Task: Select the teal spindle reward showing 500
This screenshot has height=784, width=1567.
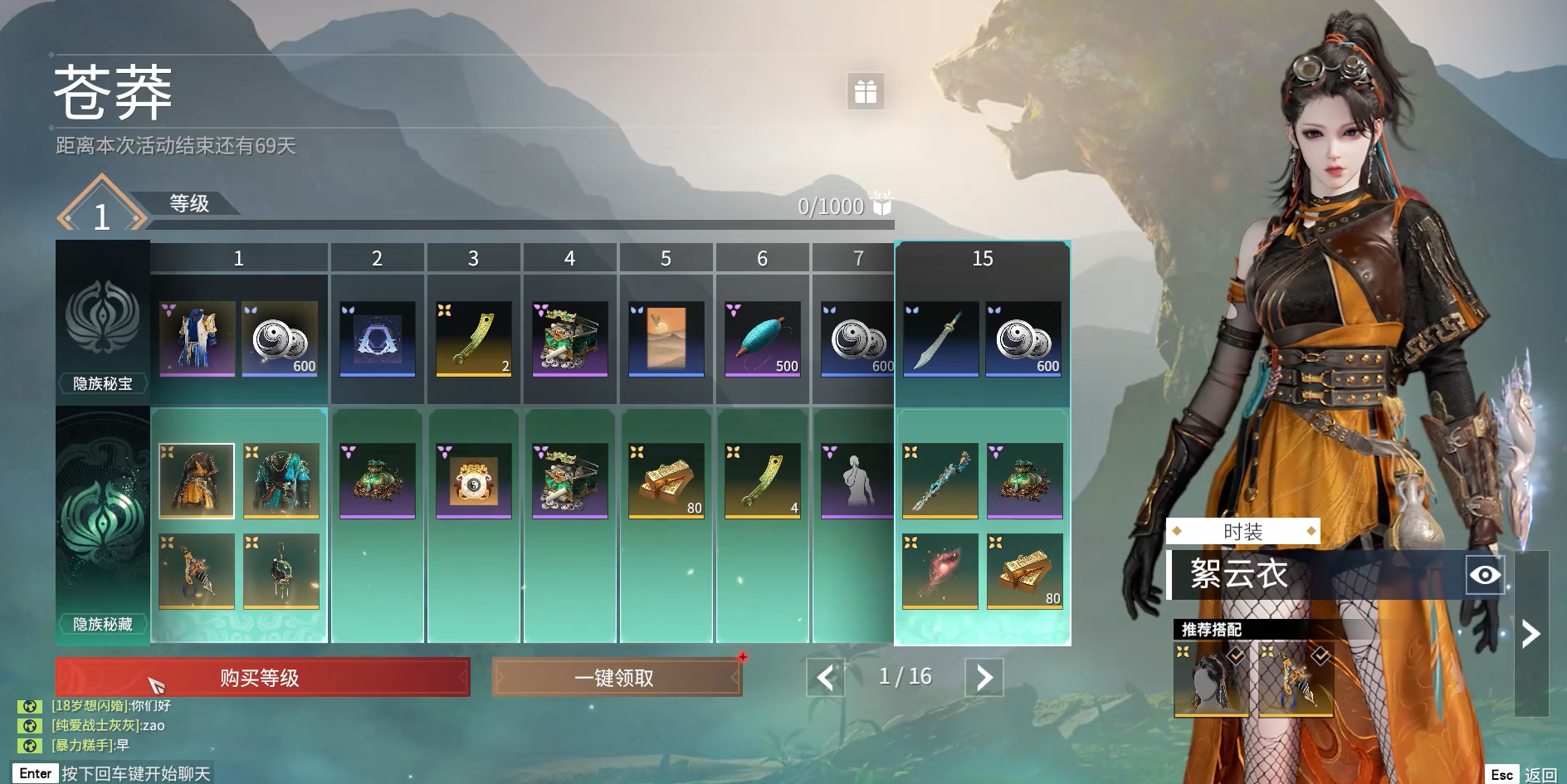Action: pos(762,338)
